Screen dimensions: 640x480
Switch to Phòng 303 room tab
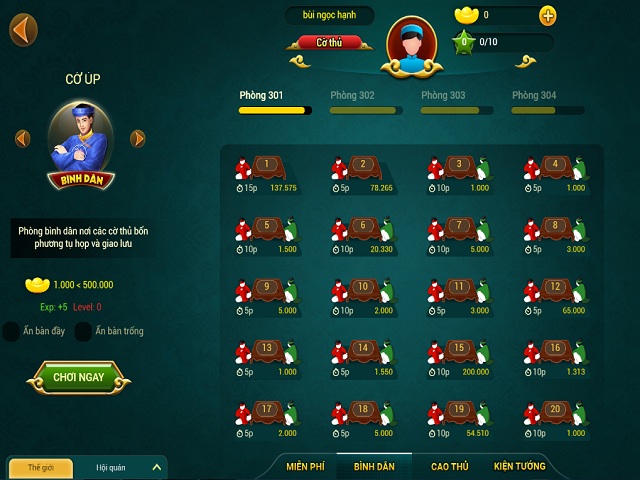pyautogui.click(x=443, y=96)
